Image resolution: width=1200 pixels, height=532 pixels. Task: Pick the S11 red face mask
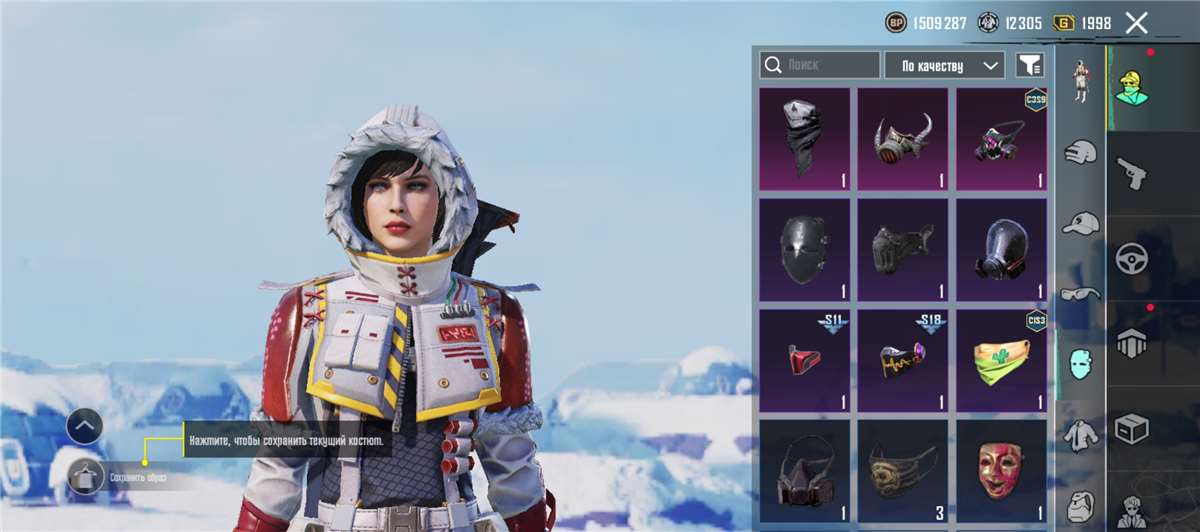[804, 360]
